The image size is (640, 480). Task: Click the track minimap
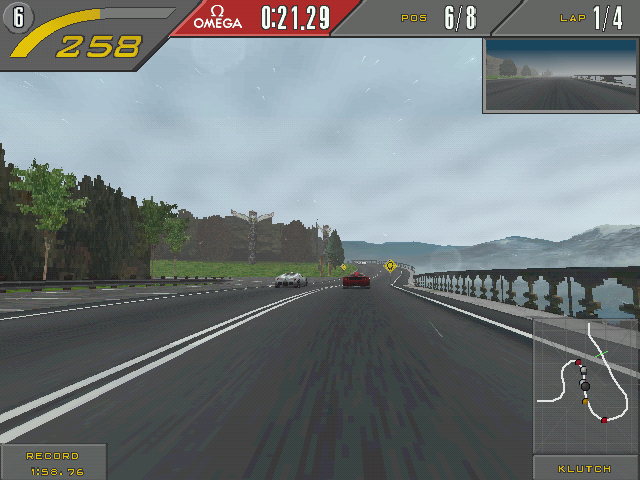click(x=585, y=385)
